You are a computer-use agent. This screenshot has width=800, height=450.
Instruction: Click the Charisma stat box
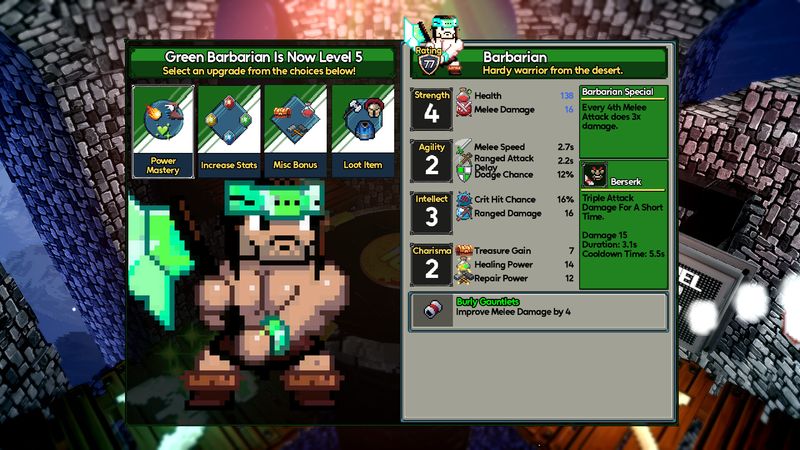pyautogui.click(x=432, y=265)
